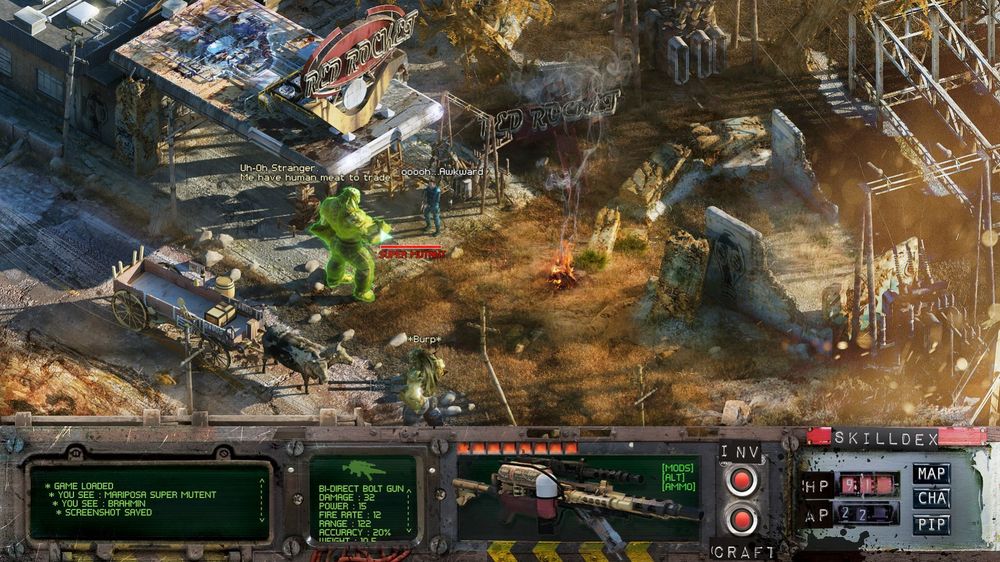
Task: Open the map with the MAP button
Action: (x=931, y=473)
